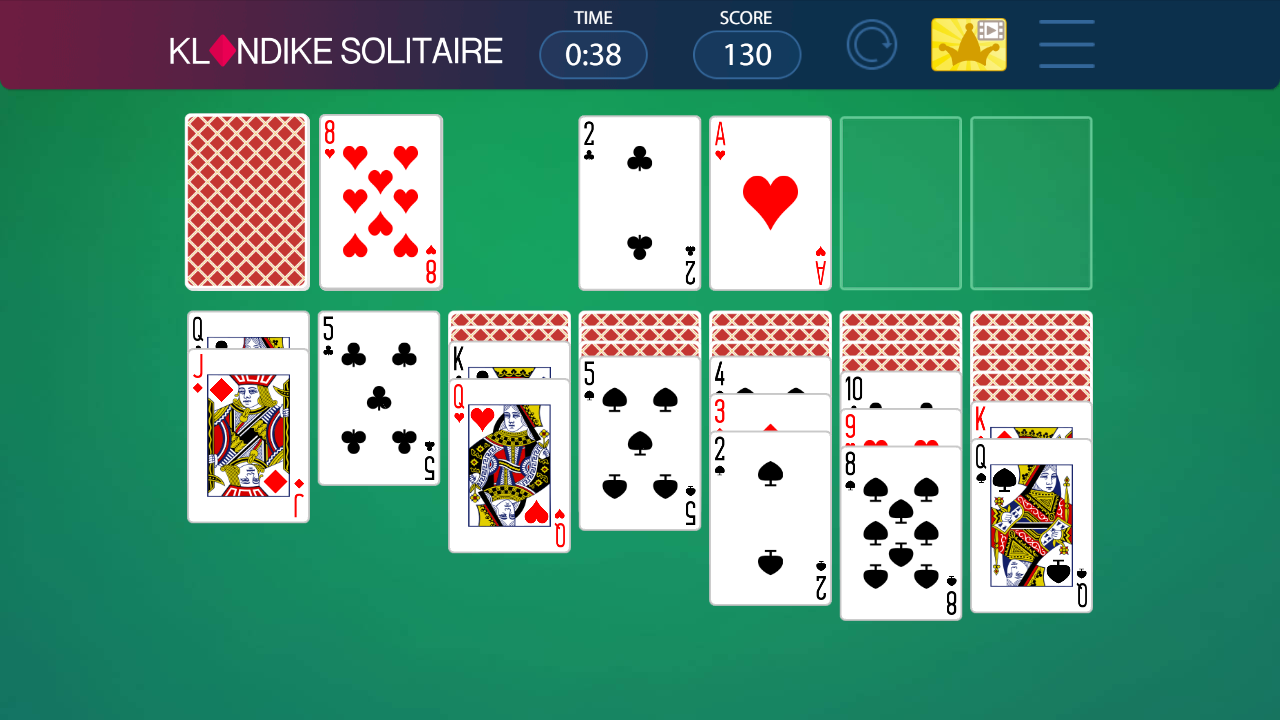Click the SCORE display showing 130
Screen dimensions: 1280x720
[746, 55]
